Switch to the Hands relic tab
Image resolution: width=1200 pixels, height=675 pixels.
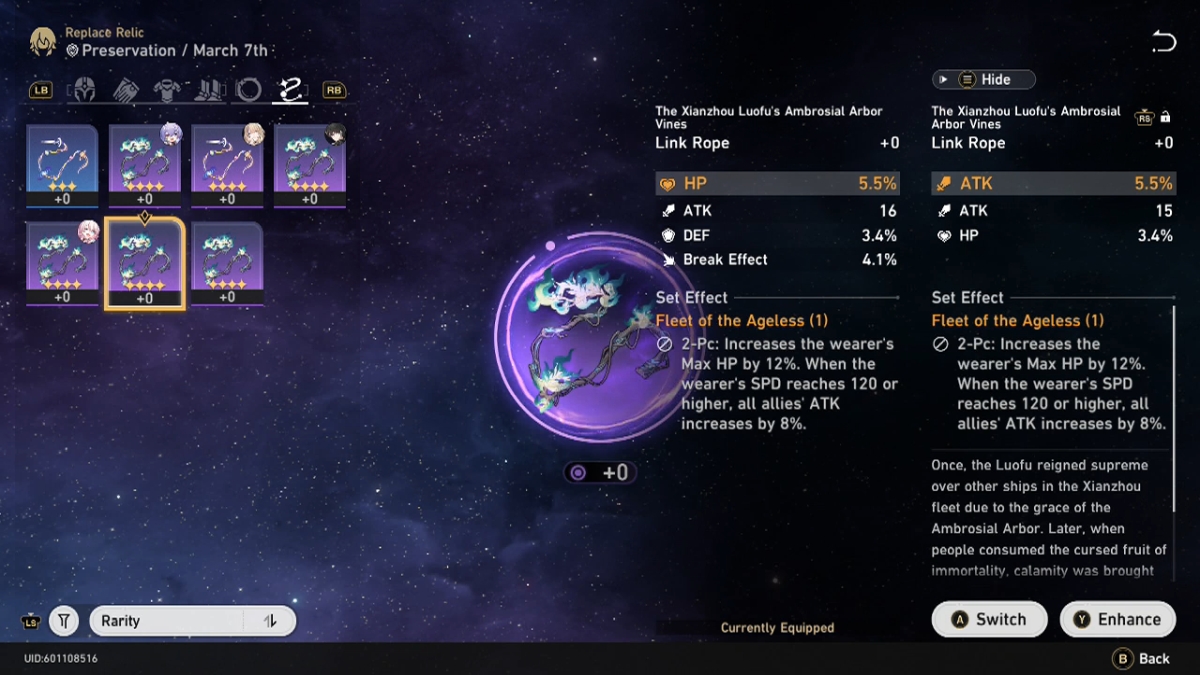click(127, 91)
